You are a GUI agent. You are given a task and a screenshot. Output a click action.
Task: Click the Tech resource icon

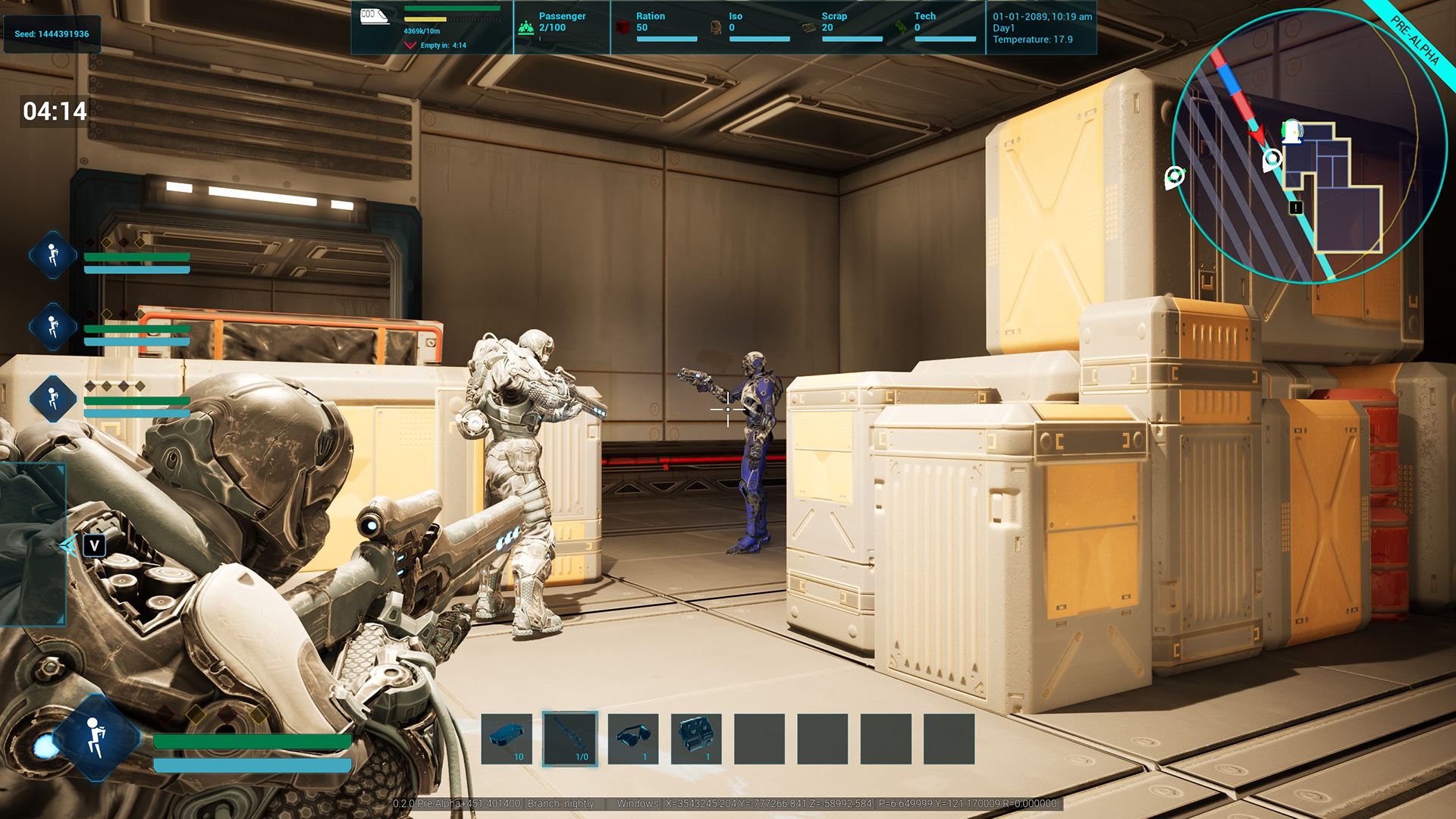[x=901, y=28]
